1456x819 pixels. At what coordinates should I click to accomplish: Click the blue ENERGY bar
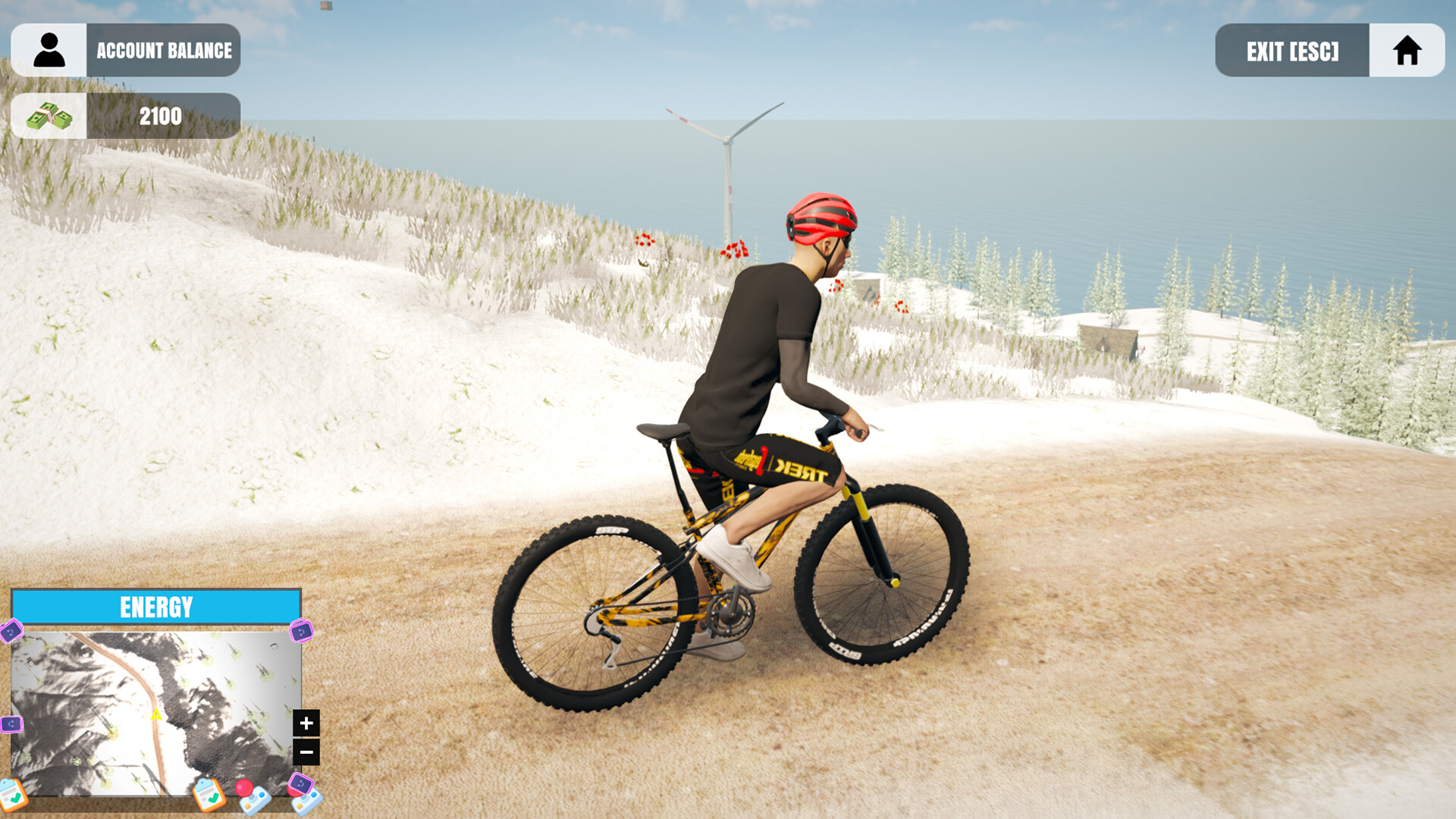155,605
